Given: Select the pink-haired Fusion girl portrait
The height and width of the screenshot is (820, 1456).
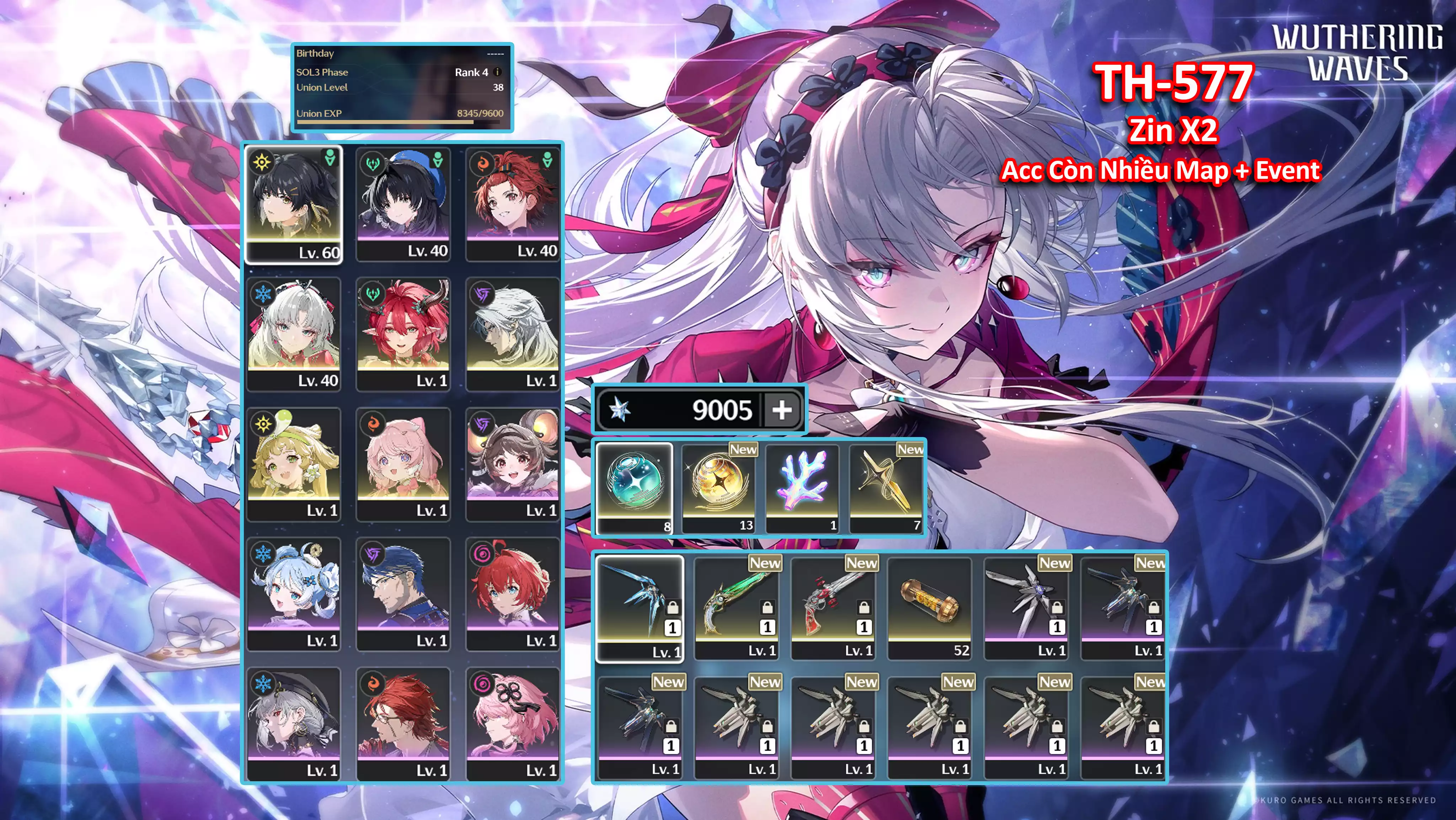Looking at the screenshot, I should coord(403,464).
